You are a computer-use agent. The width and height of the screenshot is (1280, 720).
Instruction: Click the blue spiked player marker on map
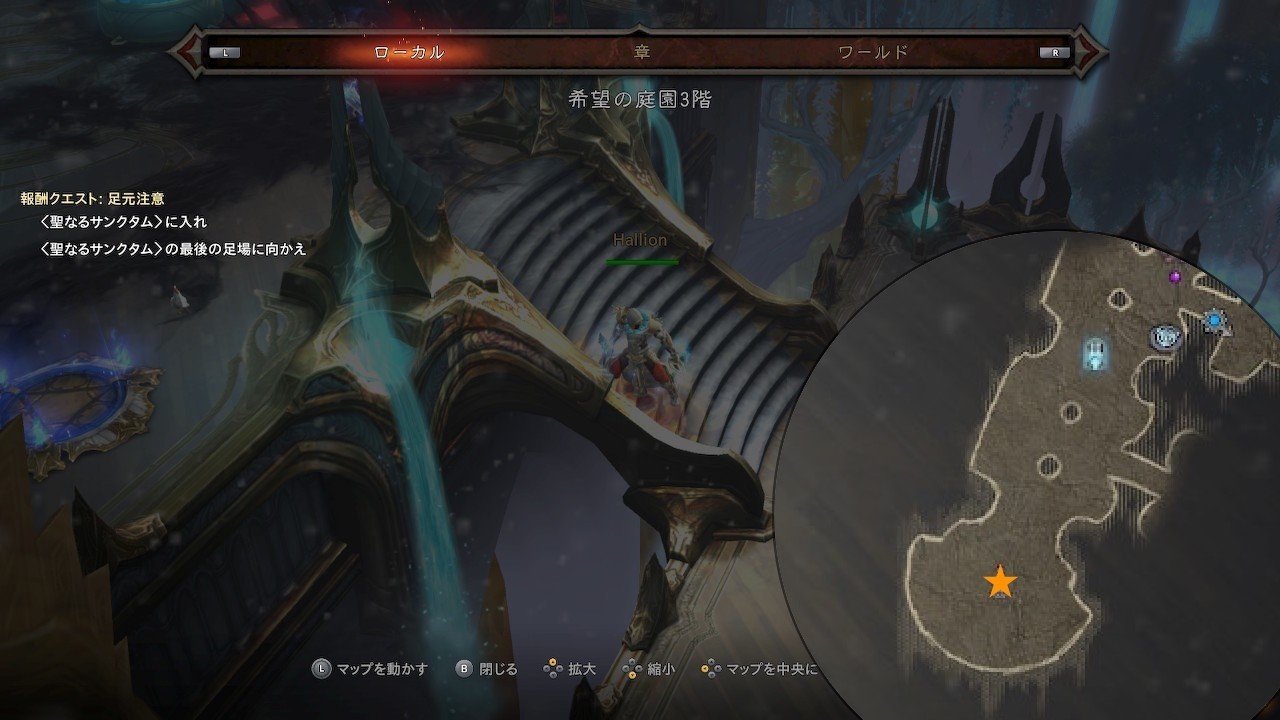pos(1214,320)
